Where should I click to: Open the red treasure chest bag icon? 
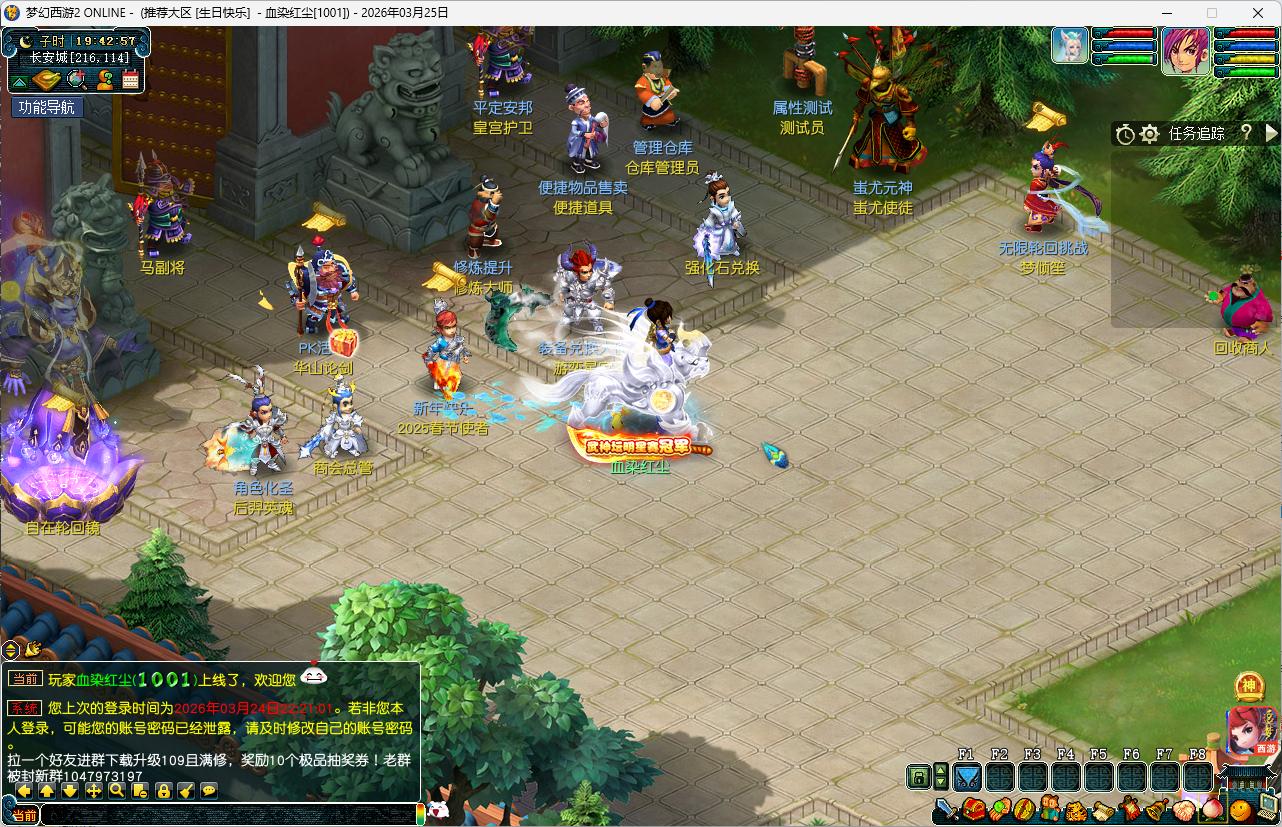973,809
